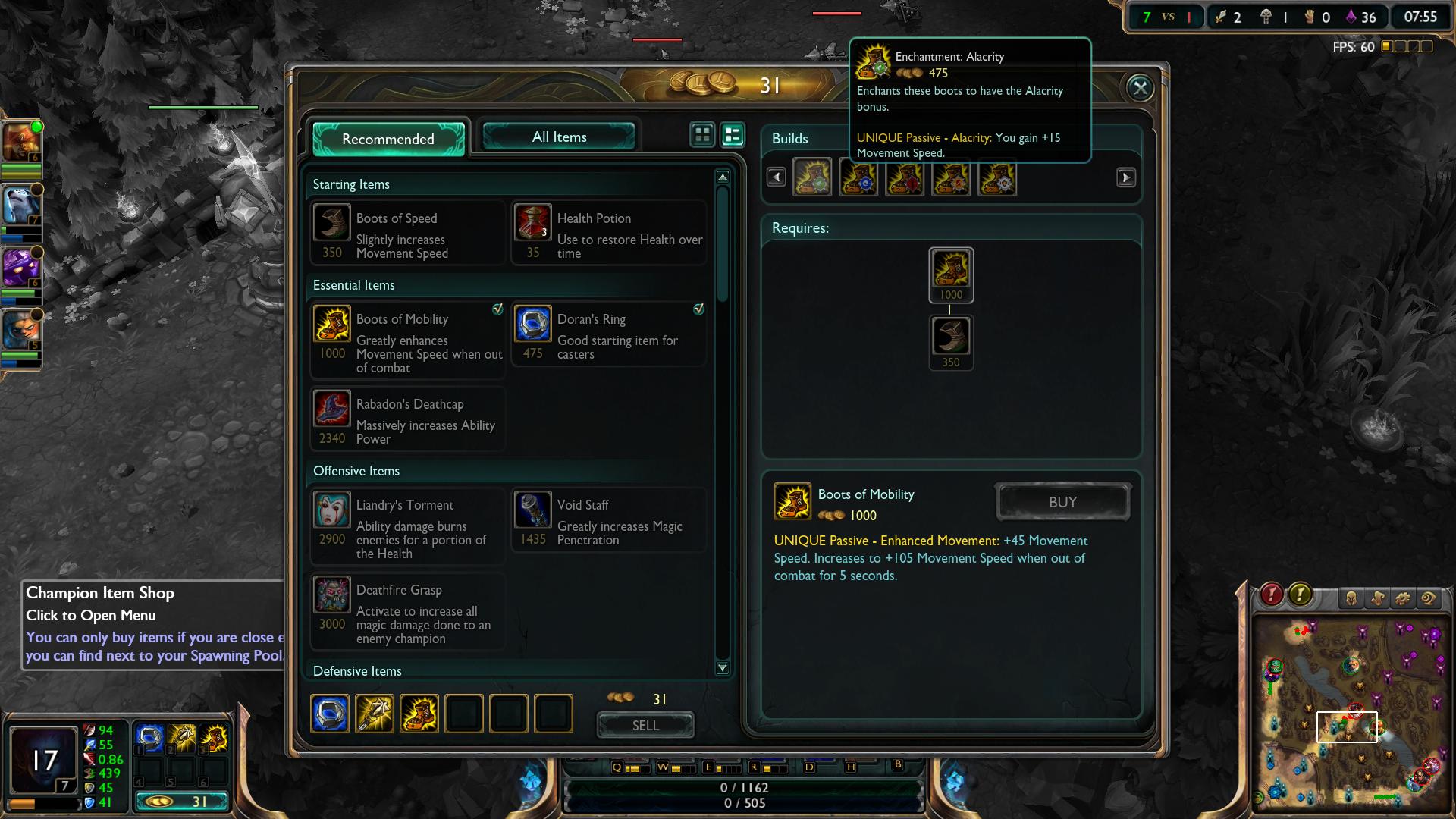Select Boots of Speed in Starting Items
The width and height of the screenshot is (1456, 819).
408,233
